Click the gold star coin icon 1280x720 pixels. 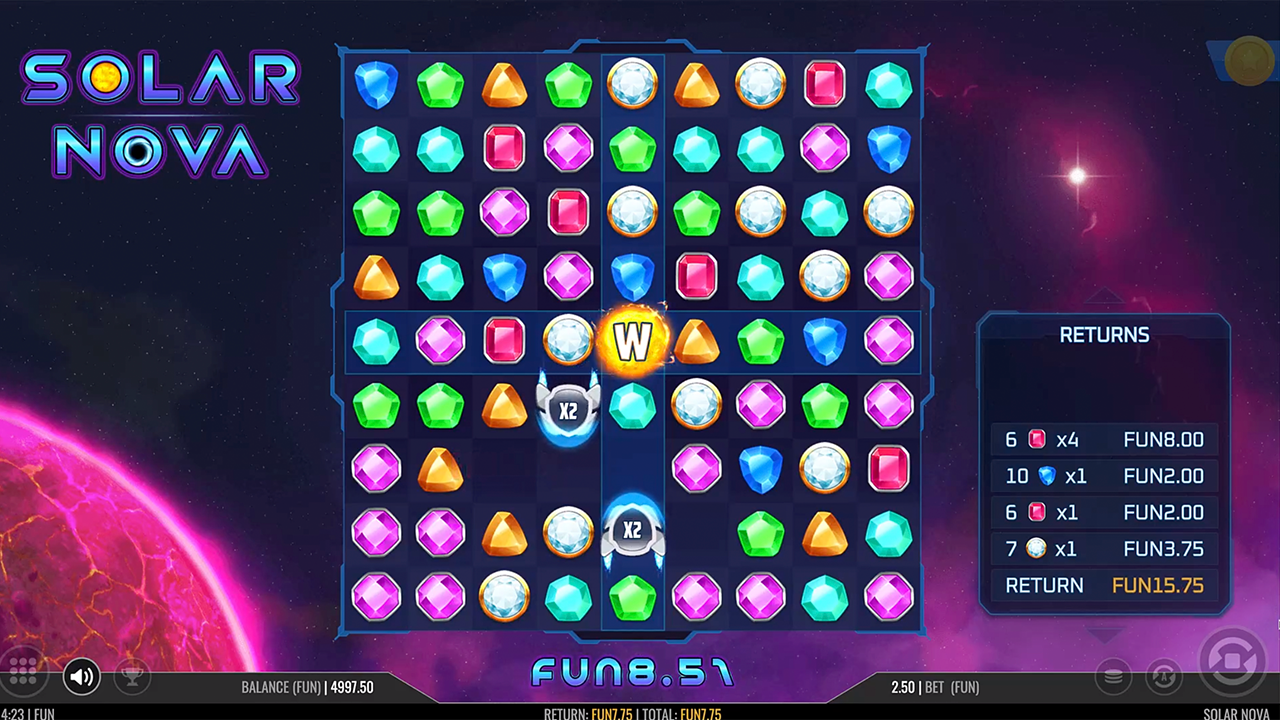coord(1248,59)
